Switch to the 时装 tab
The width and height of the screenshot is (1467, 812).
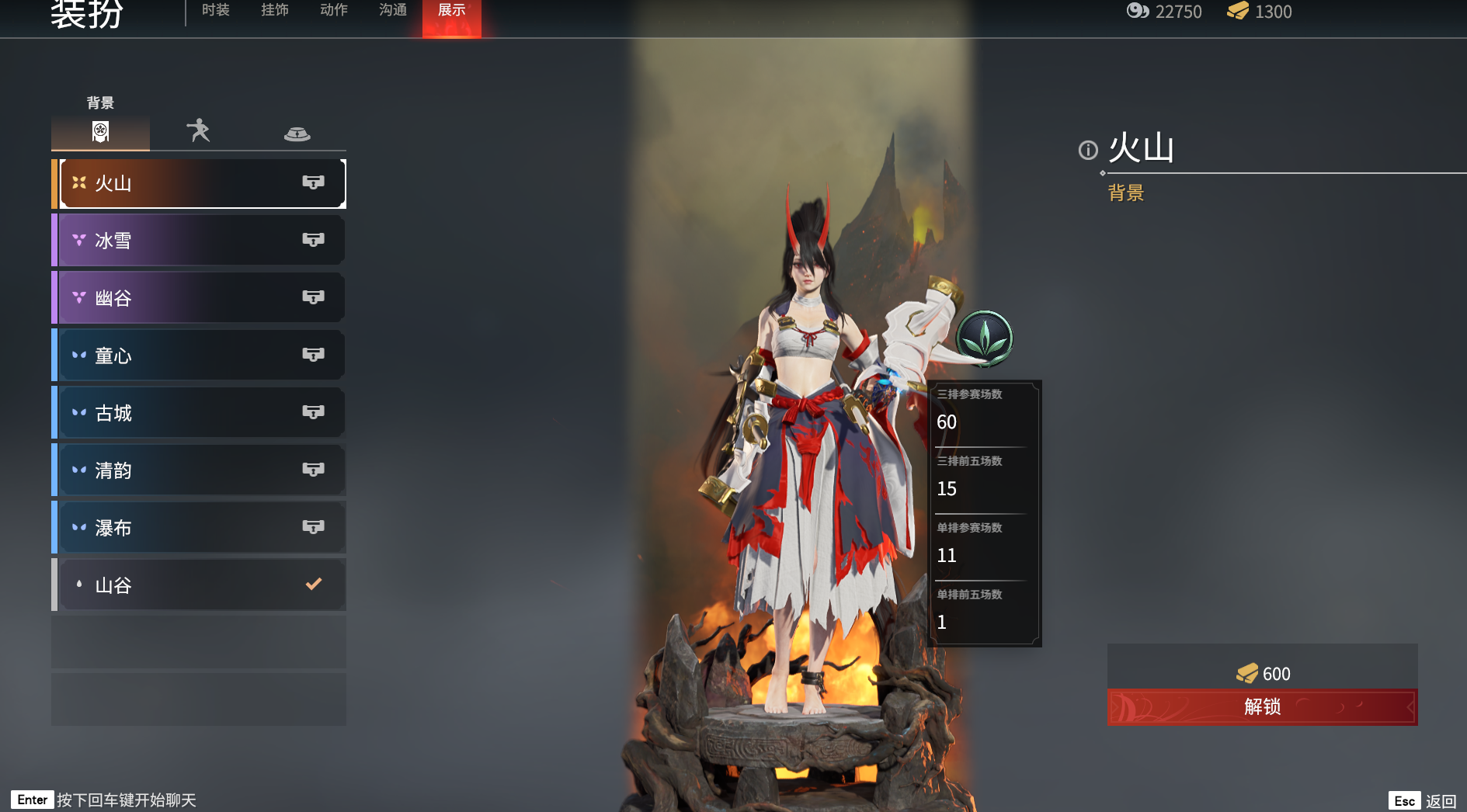point(215,10)
